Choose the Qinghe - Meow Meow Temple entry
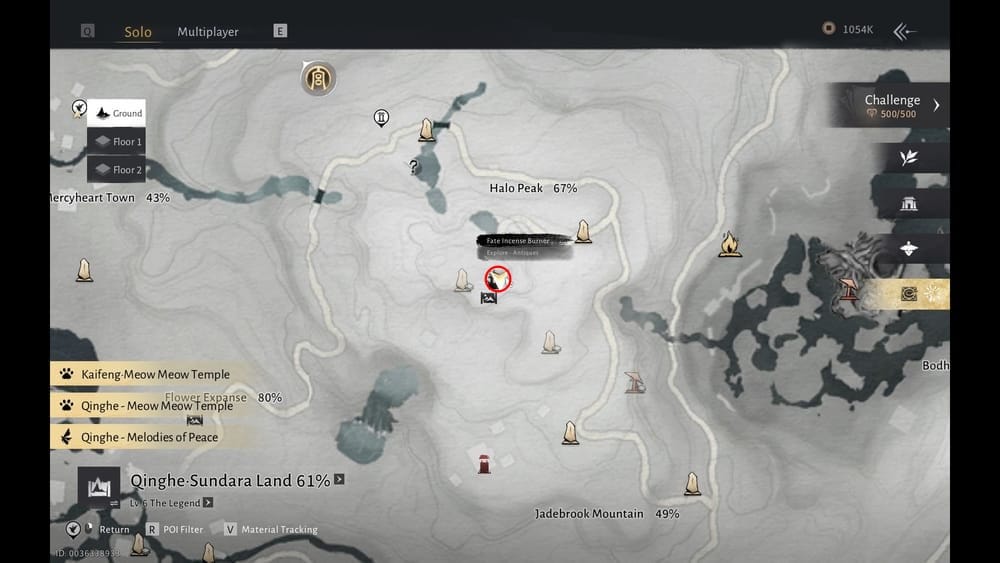 click(x=156, y=406)
